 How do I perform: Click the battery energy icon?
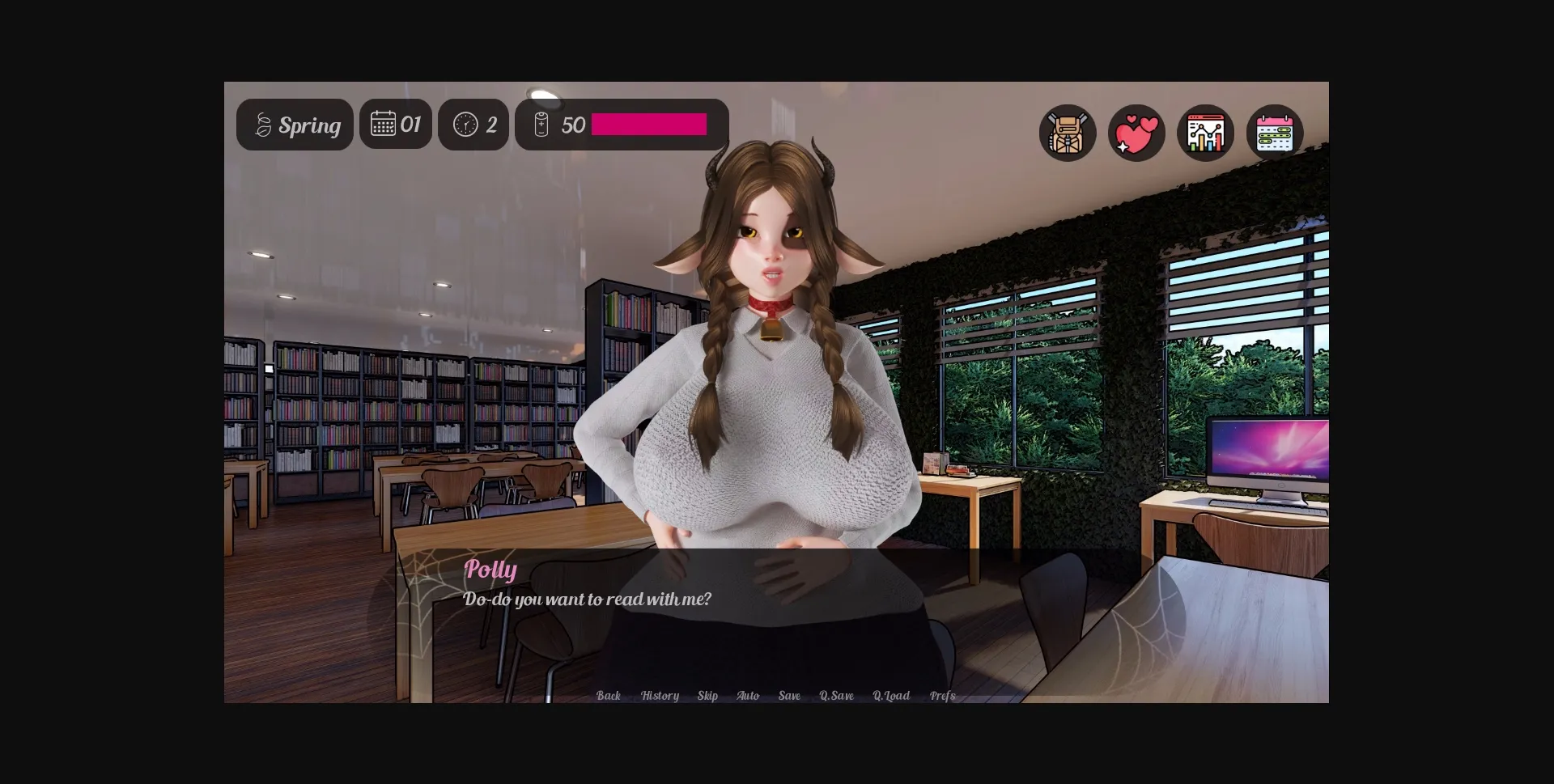click(541, 124)
